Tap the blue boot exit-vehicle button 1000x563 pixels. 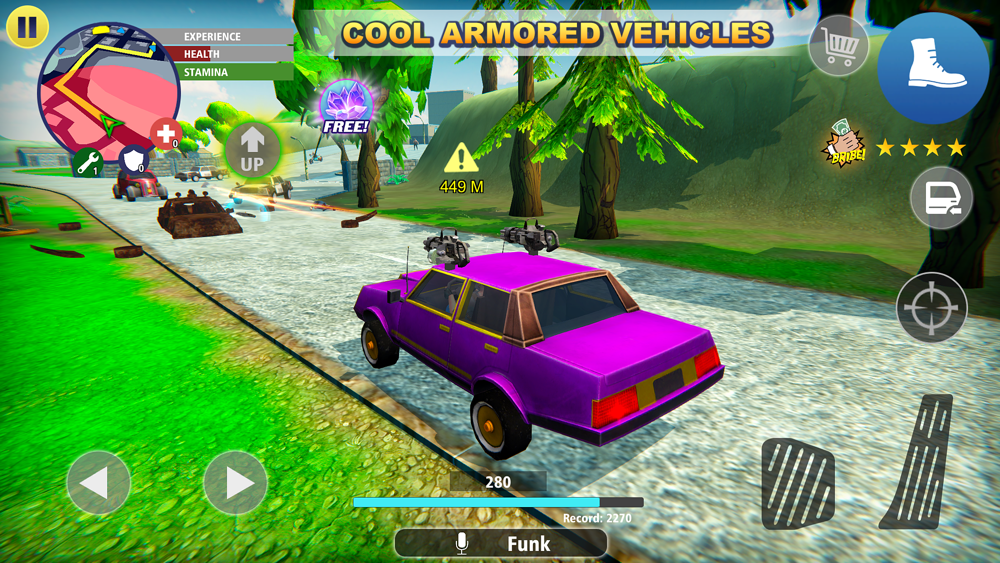tap(933, 67)
